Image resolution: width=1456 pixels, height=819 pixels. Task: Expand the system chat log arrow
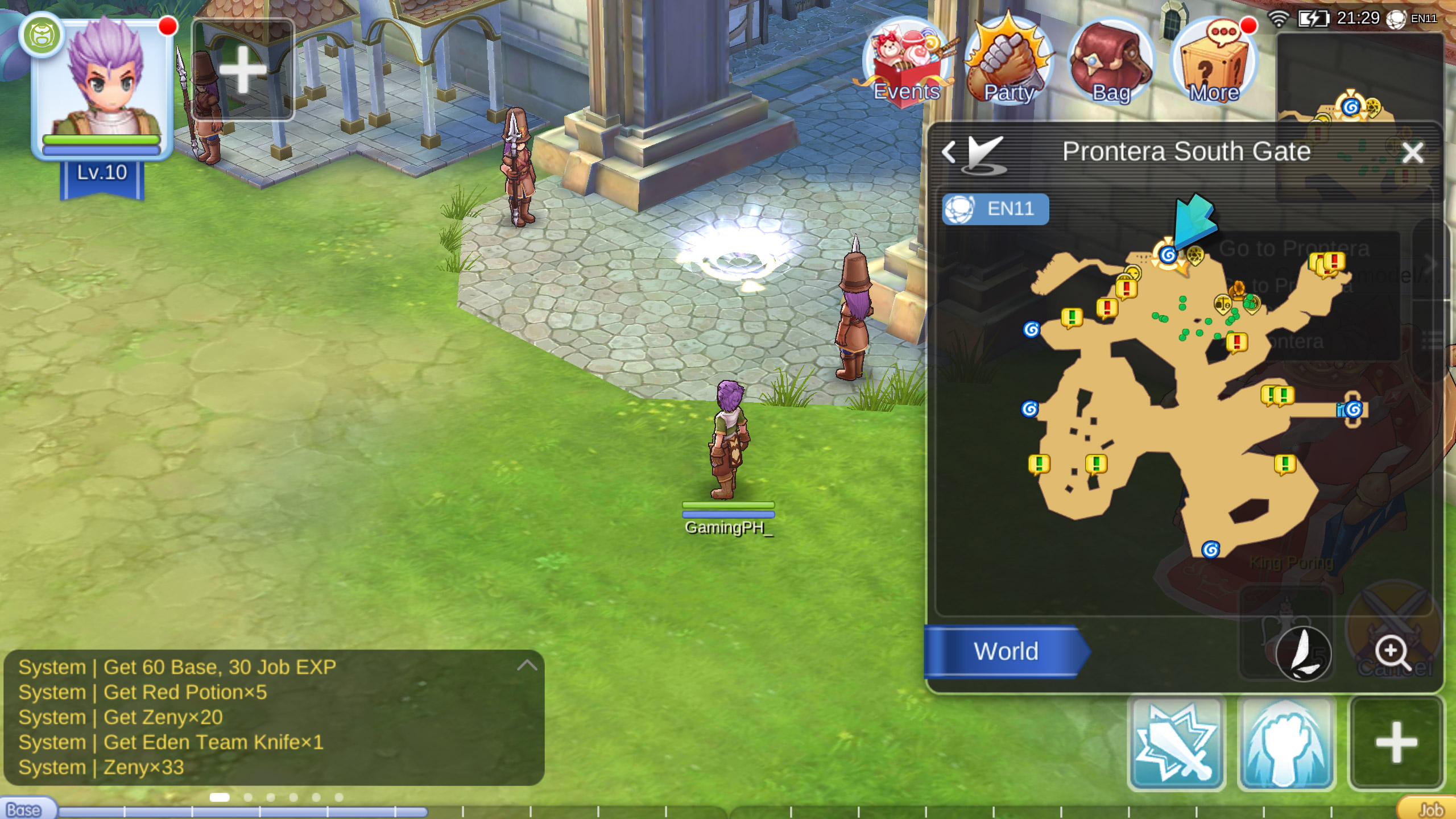click(527, 665)
